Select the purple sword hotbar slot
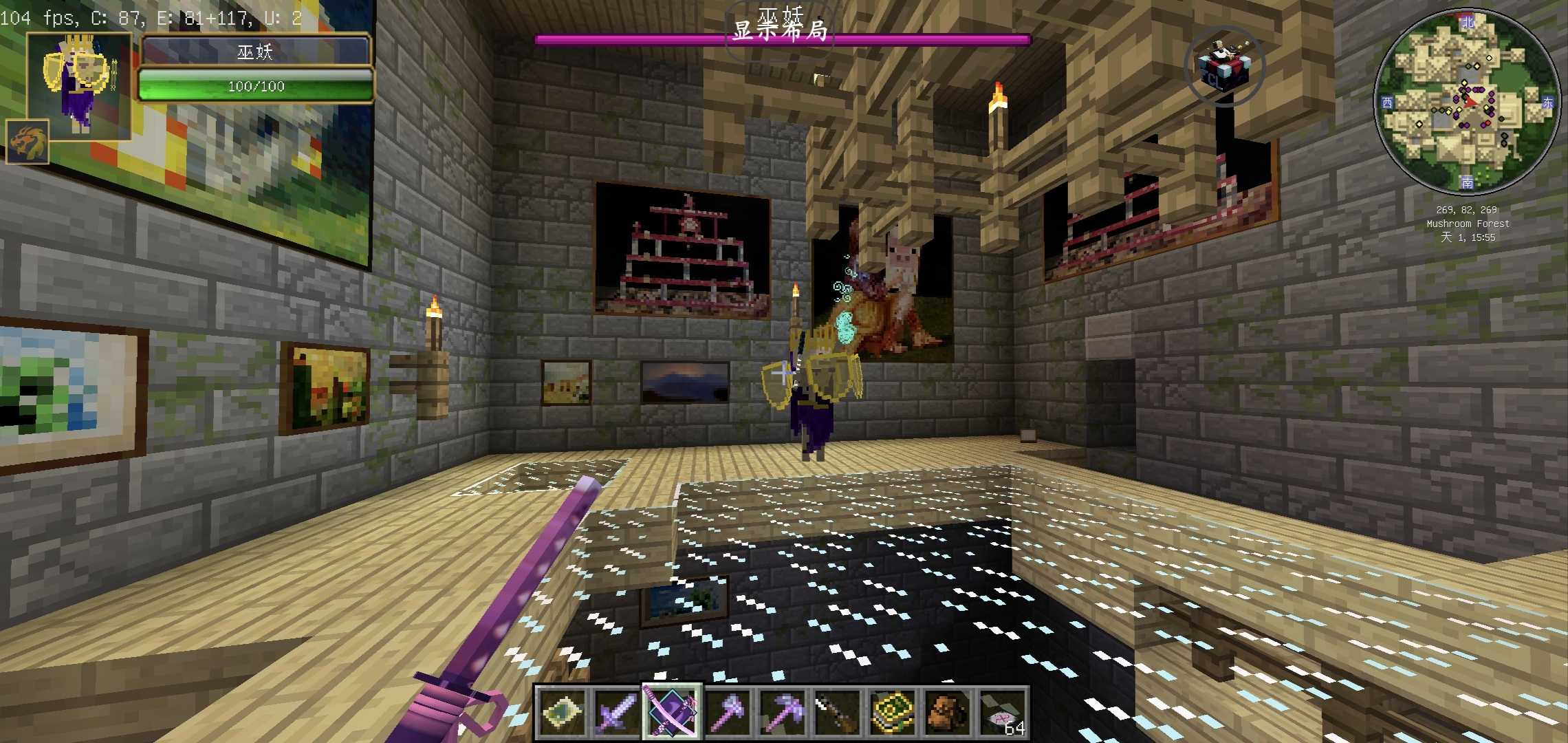This screenshot has width=1568, height=743. pos(616,712)
